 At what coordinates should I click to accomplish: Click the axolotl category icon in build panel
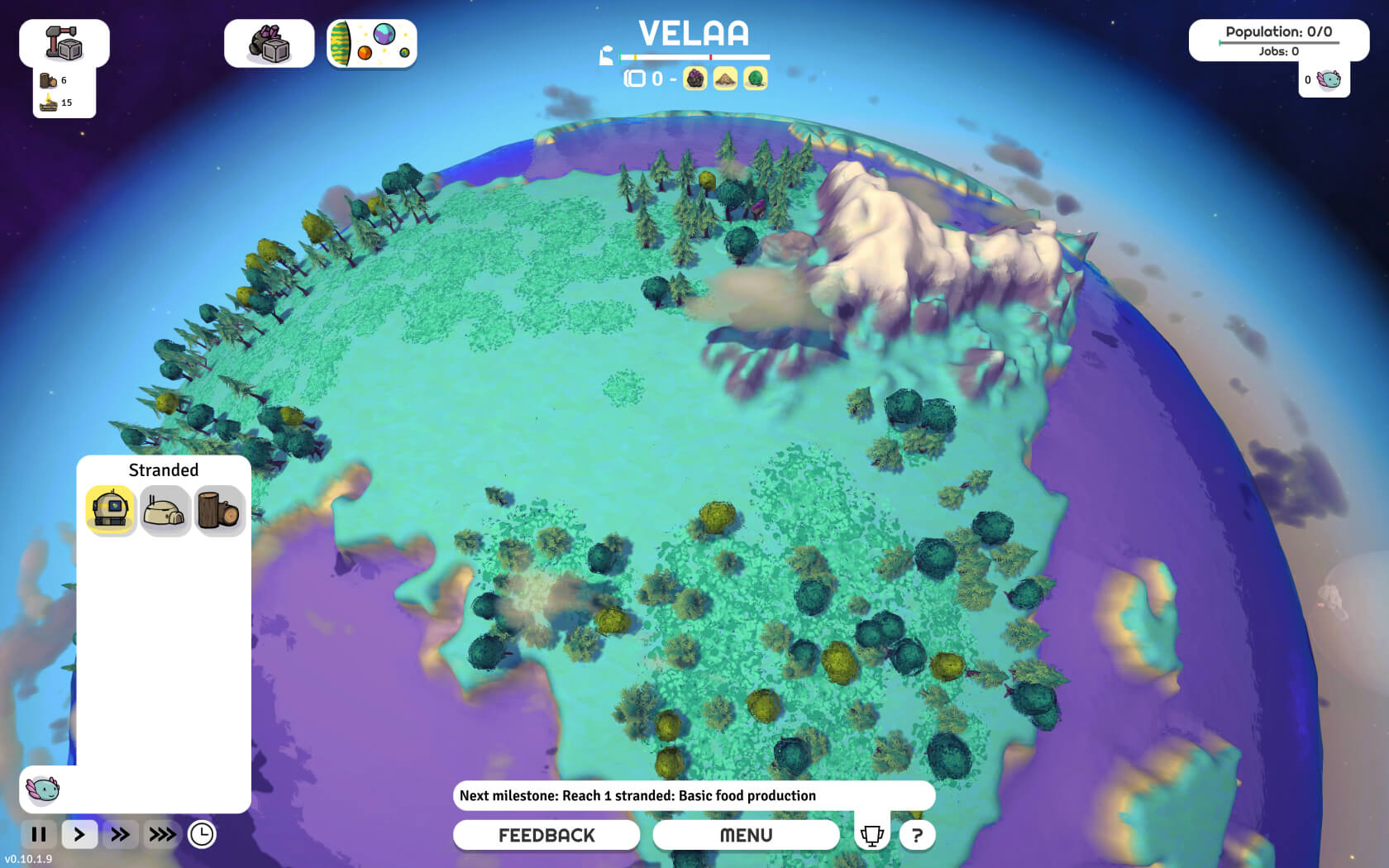click(42, 789)
